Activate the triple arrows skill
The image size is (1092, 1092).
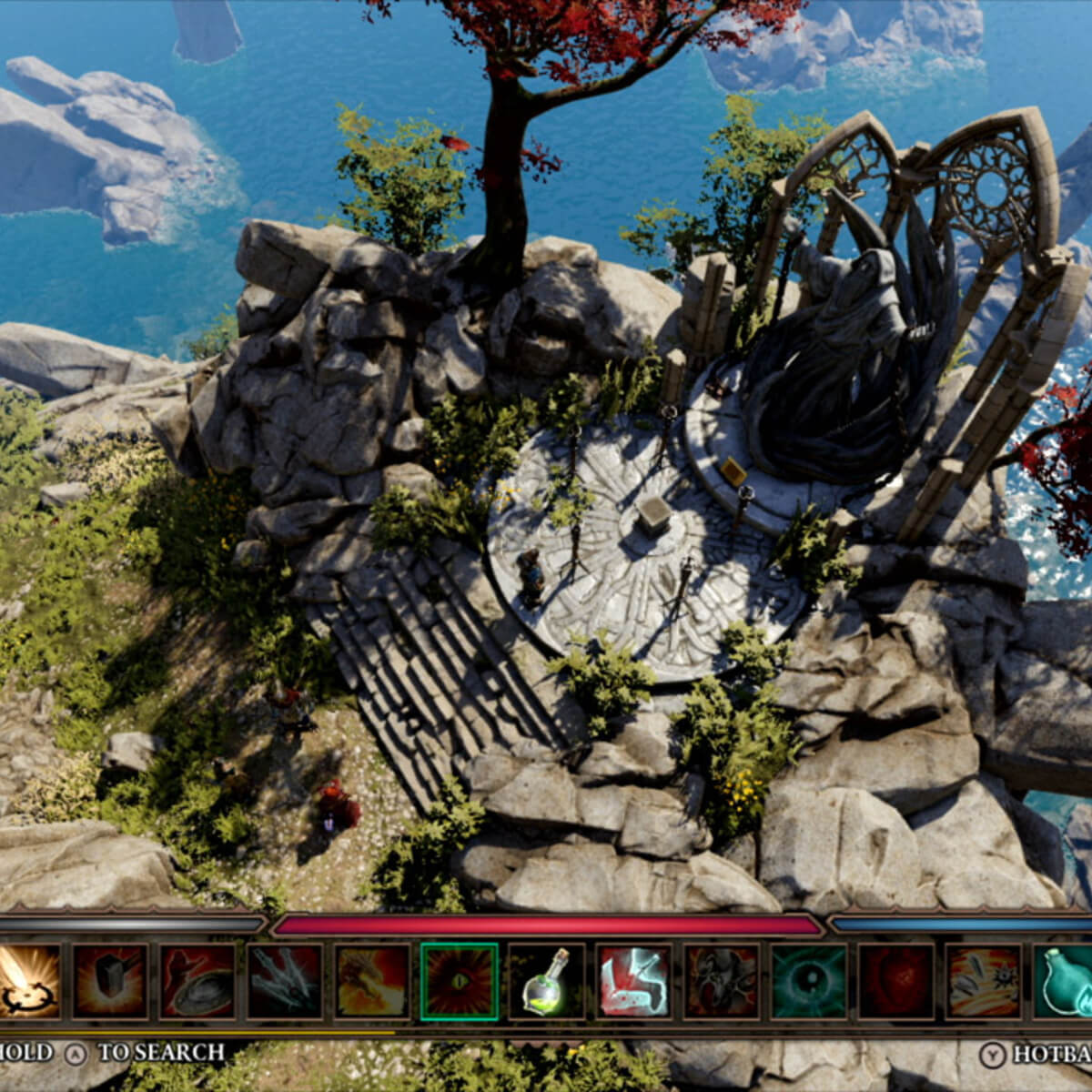[285, 980]
